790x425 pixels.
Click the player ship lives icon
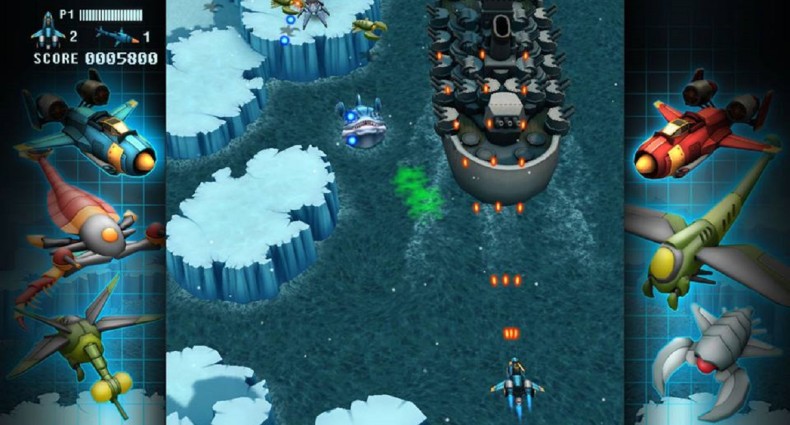pos(47,34)
